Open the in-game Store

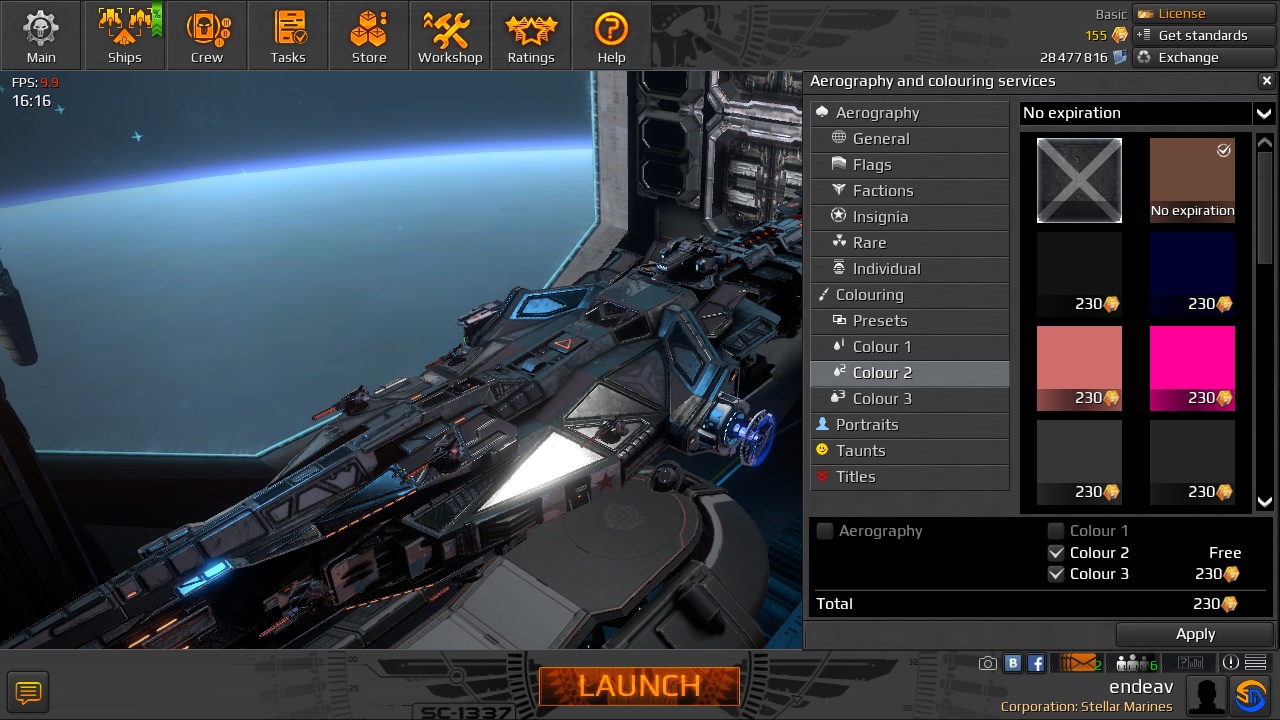point(368,35)
